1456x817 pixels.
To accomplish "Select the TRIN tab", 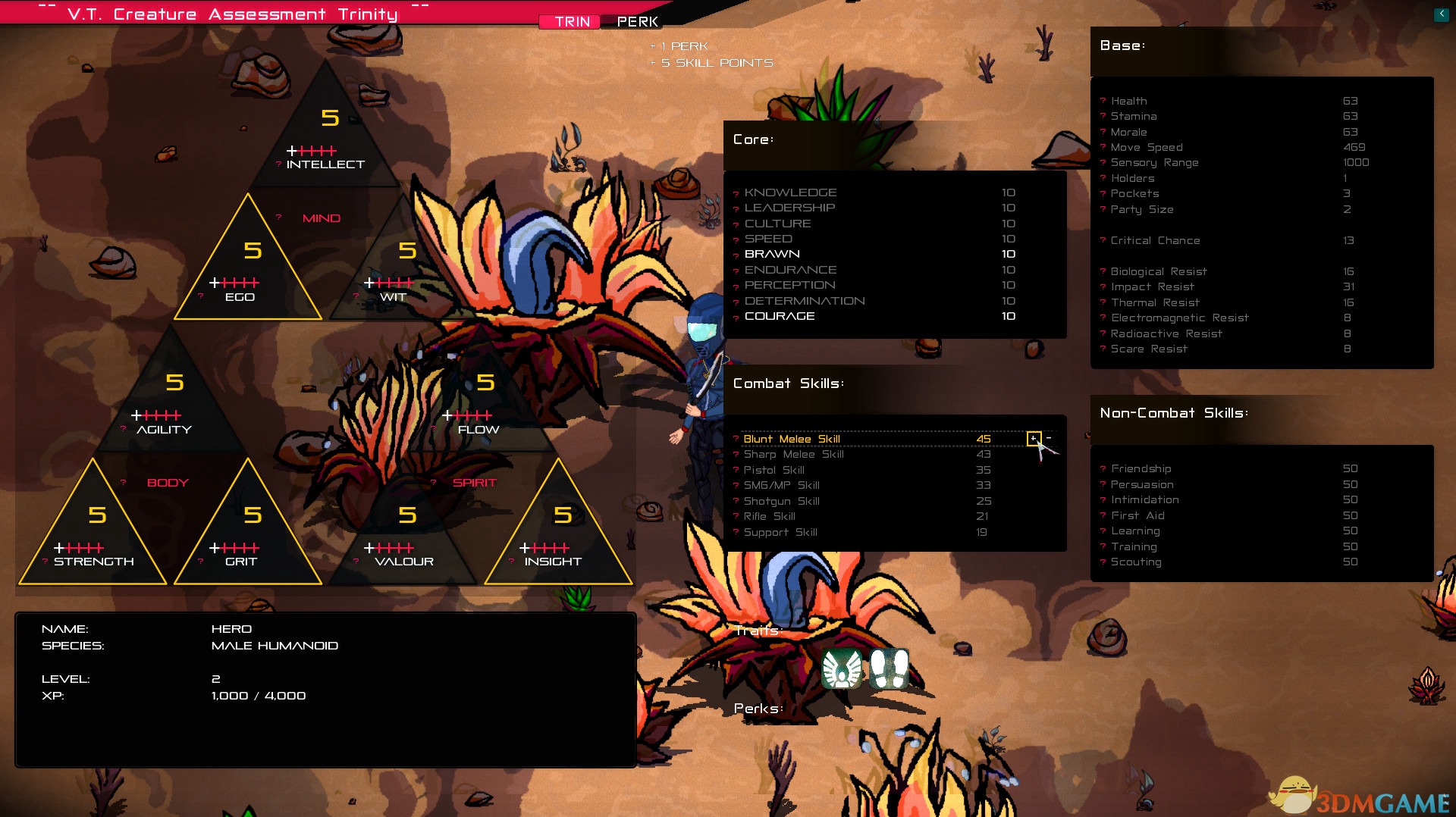I will click(x=572, y=22).
